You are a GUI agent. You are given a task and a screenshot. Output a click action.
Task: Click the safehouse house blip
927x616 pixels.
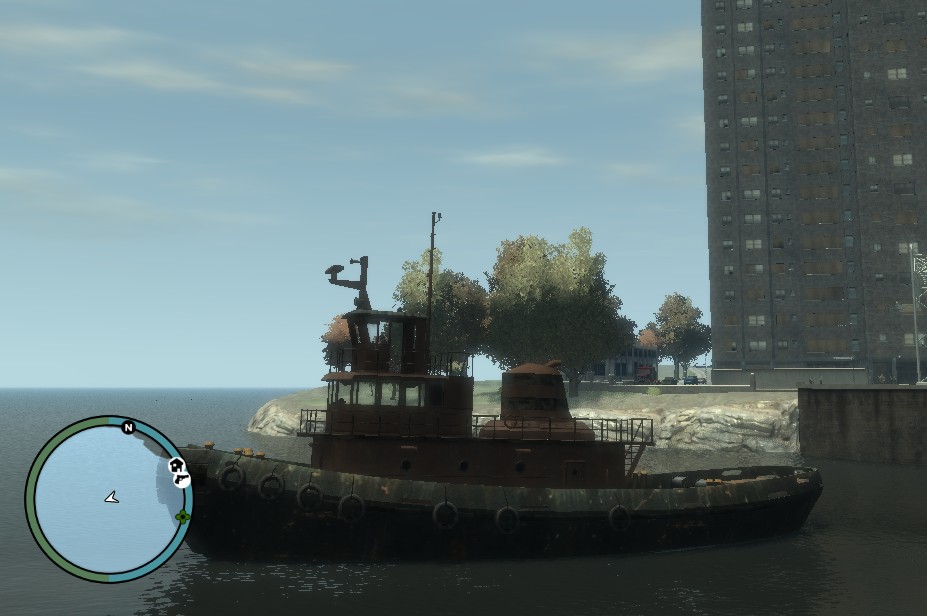tap(176, 465)
